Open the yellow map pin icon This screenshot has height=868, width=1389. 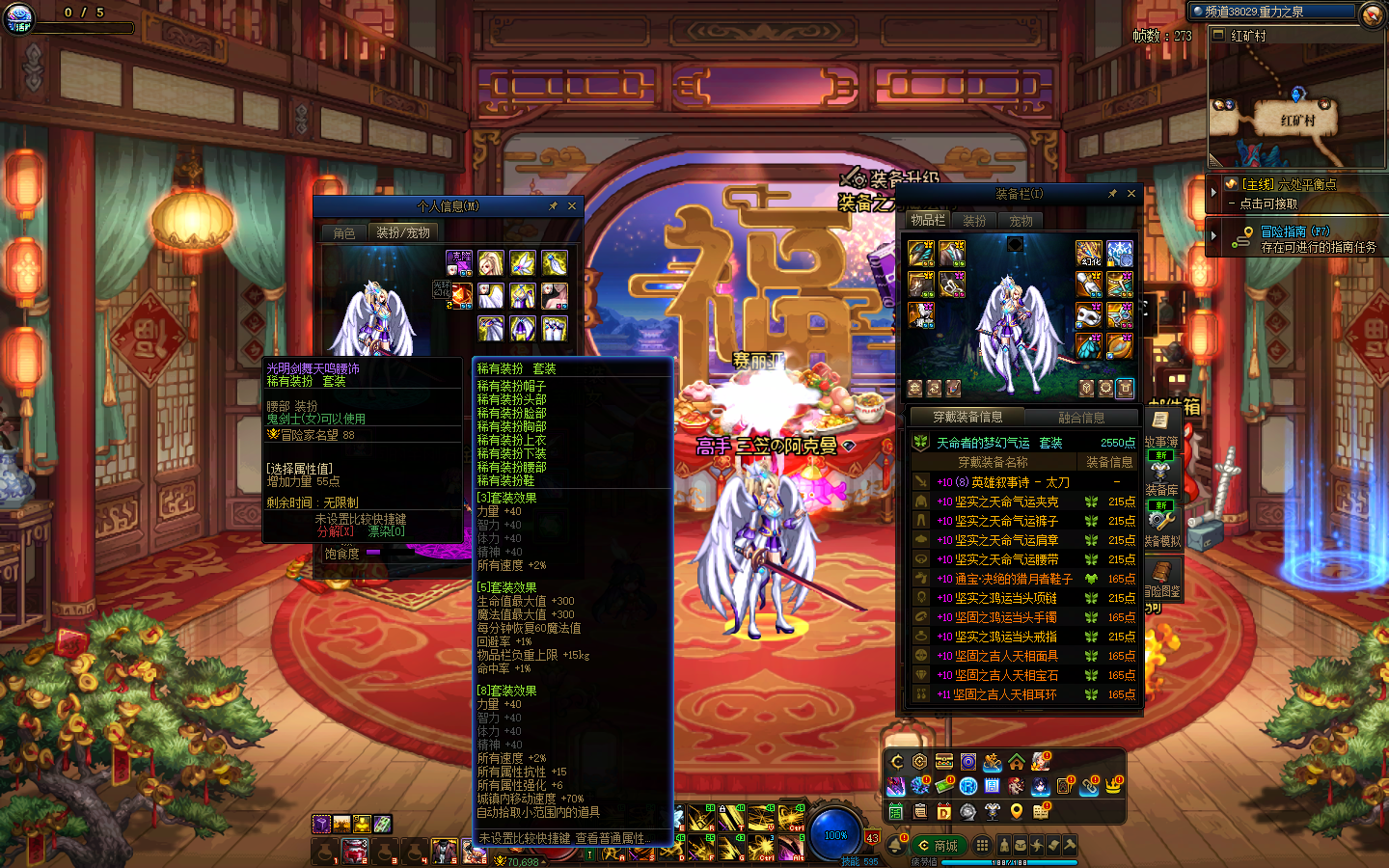pos(1017,812)
